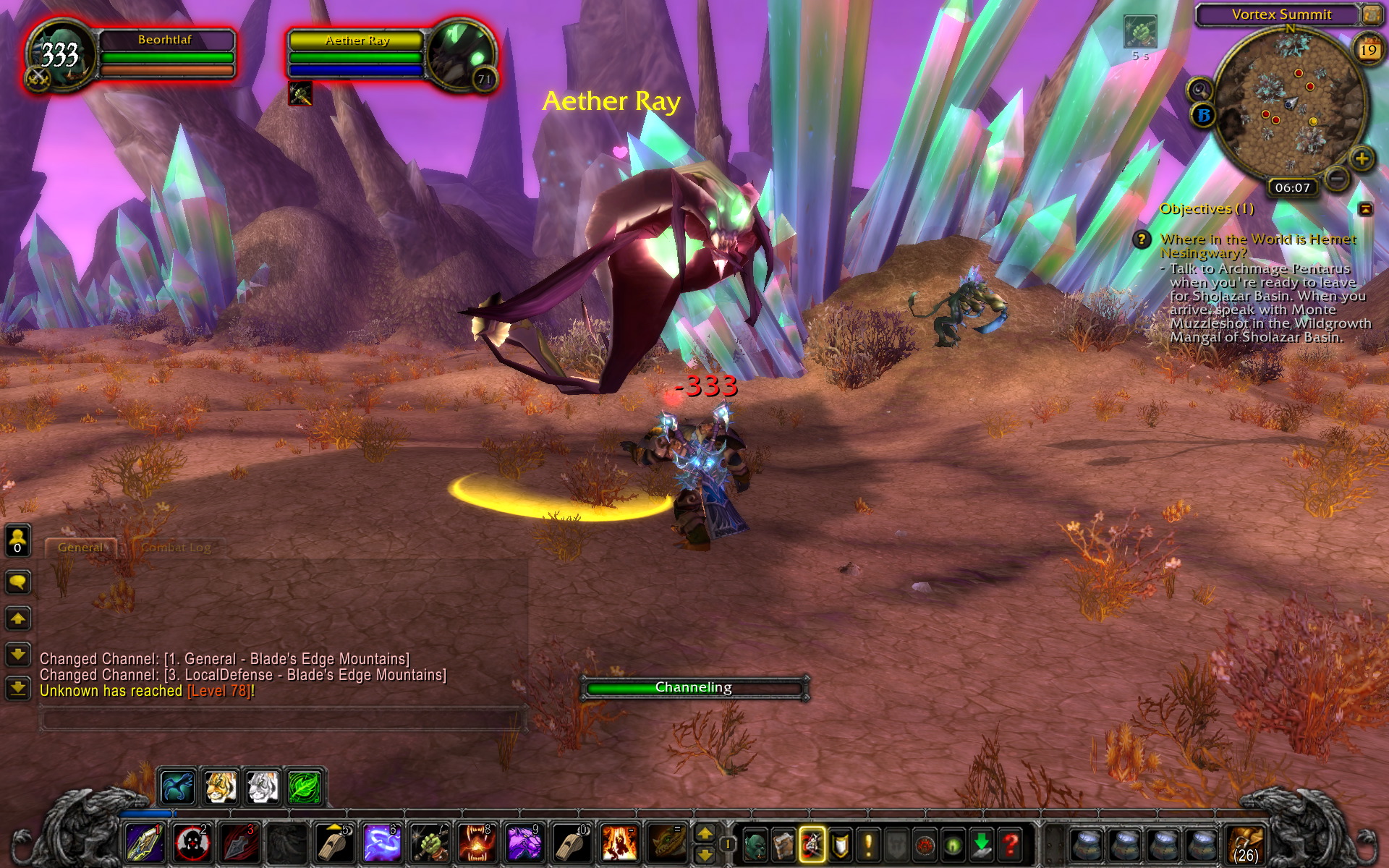Select the General chat tab
This screenshot has width=1389, height=868.
pyautogui.click(x=81, y=548)
